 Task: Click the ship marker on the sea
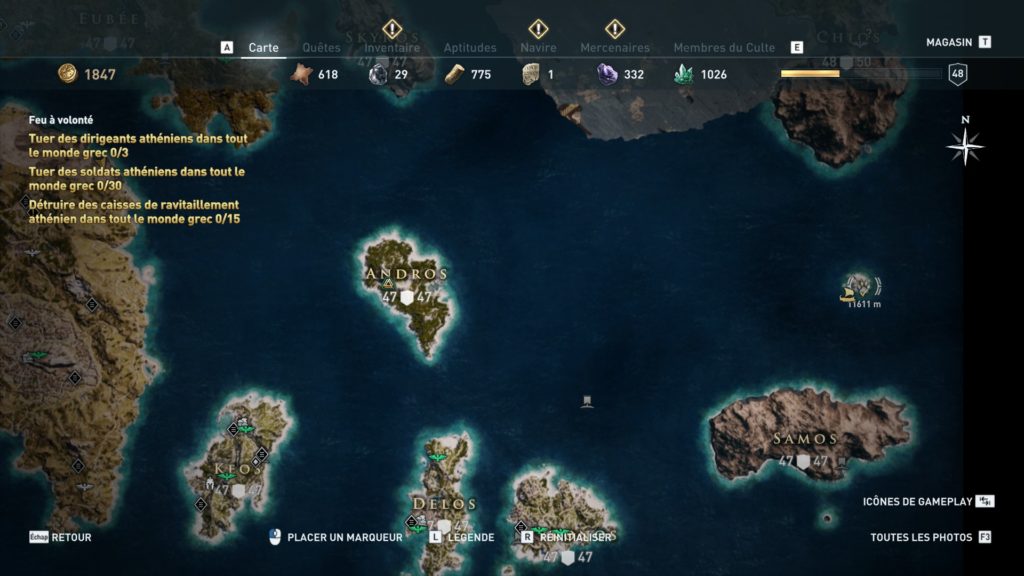coord(588,402)
